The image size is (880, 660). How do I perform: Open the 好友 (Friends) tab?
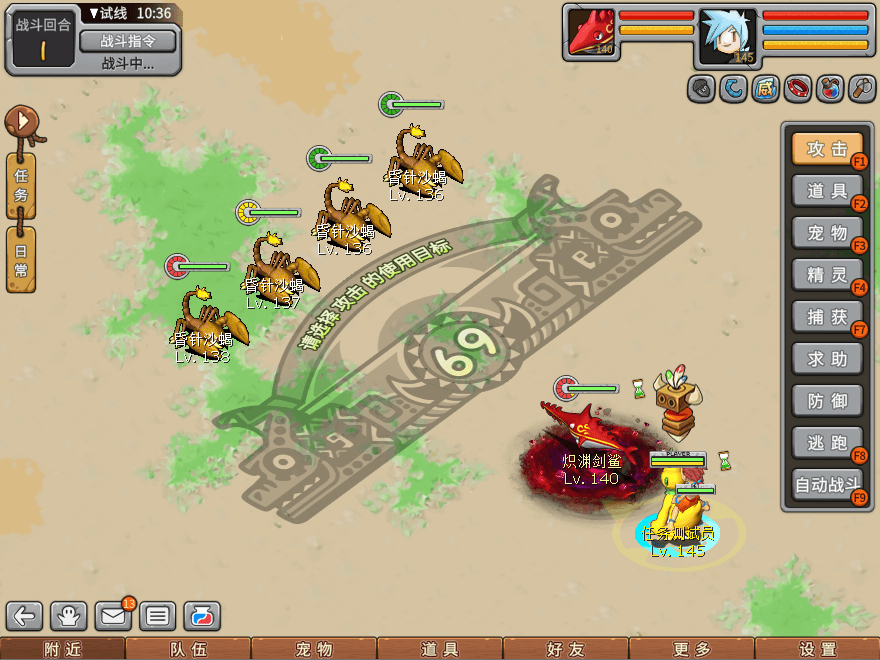[x=565, y=649]
